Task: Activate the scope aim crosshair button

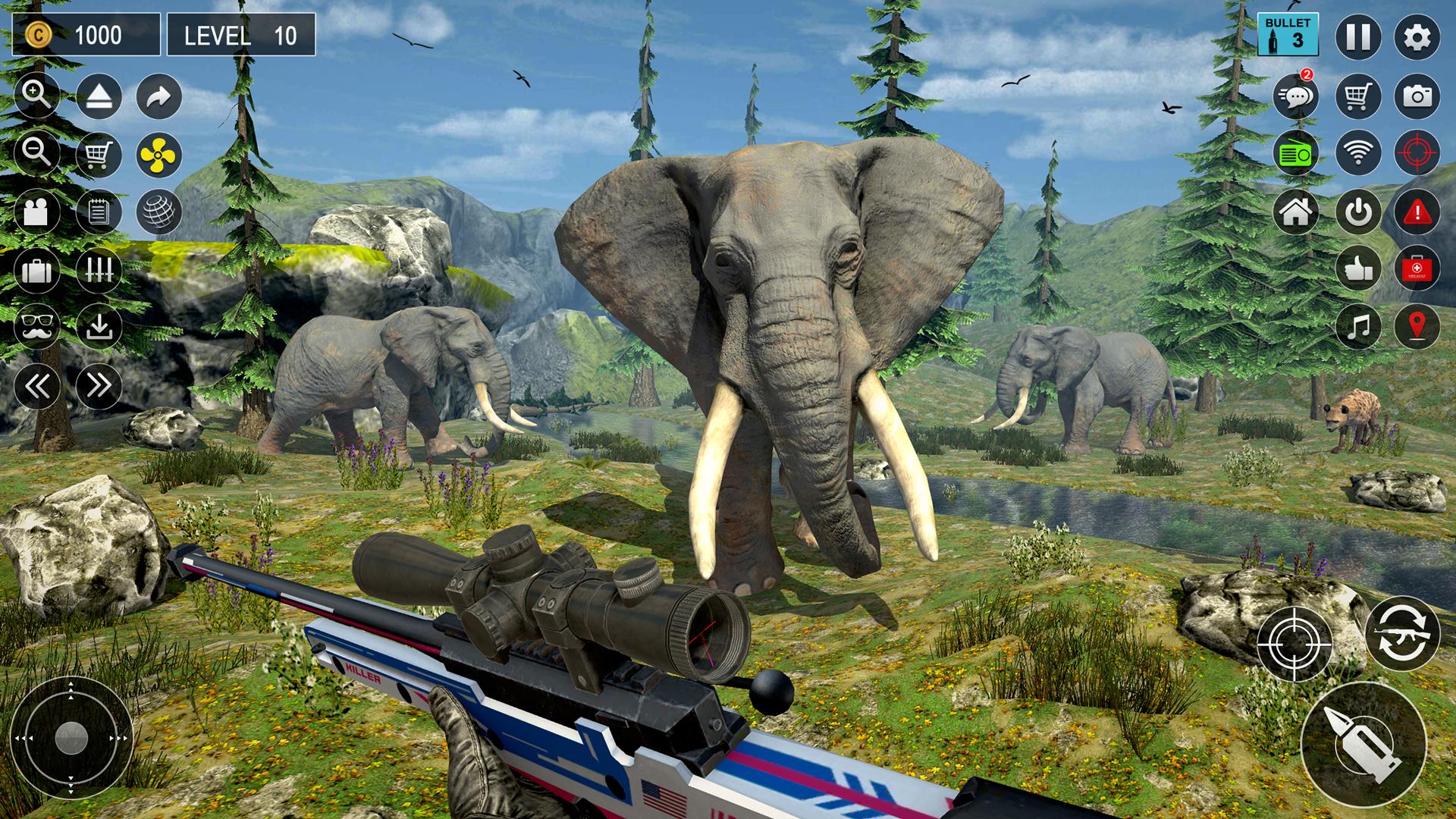Action: (x=1294, y=644)
